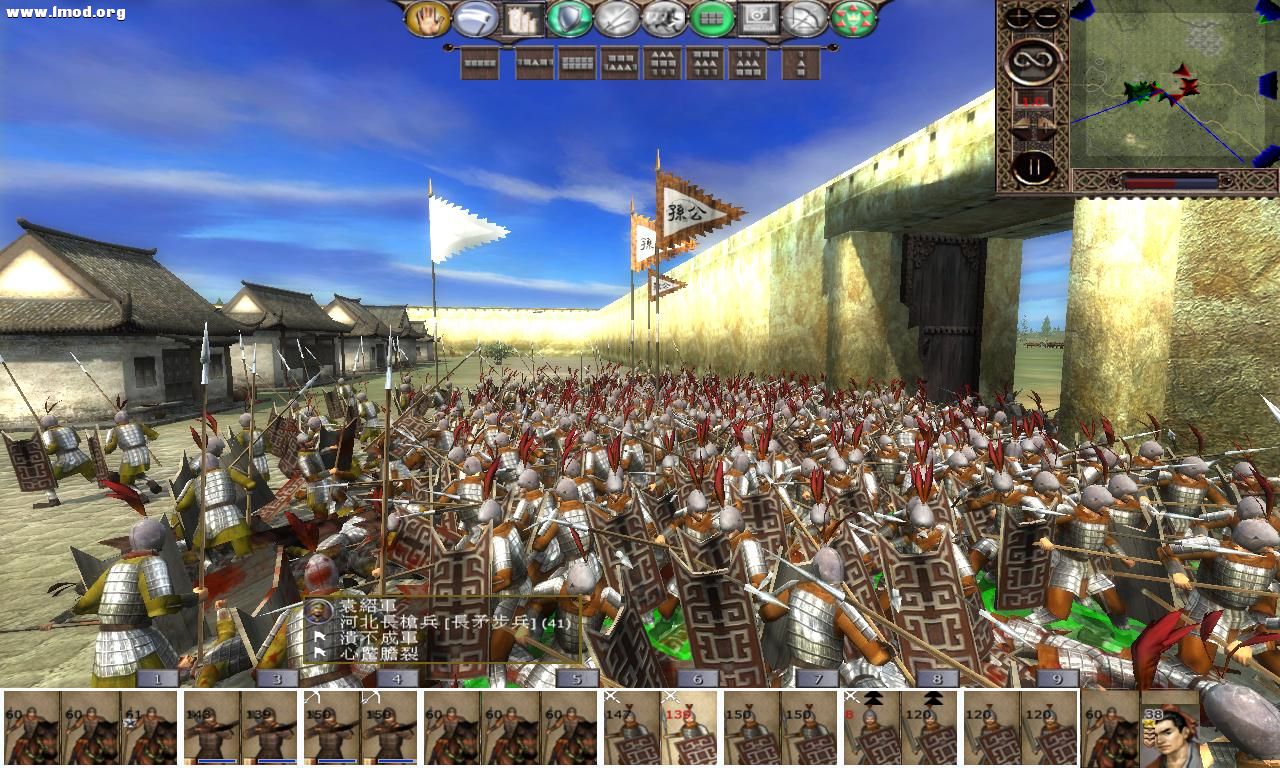1280x768 pixels.
Task: Click the Withdraw unit scythe icon
Action: coord(474,17)
